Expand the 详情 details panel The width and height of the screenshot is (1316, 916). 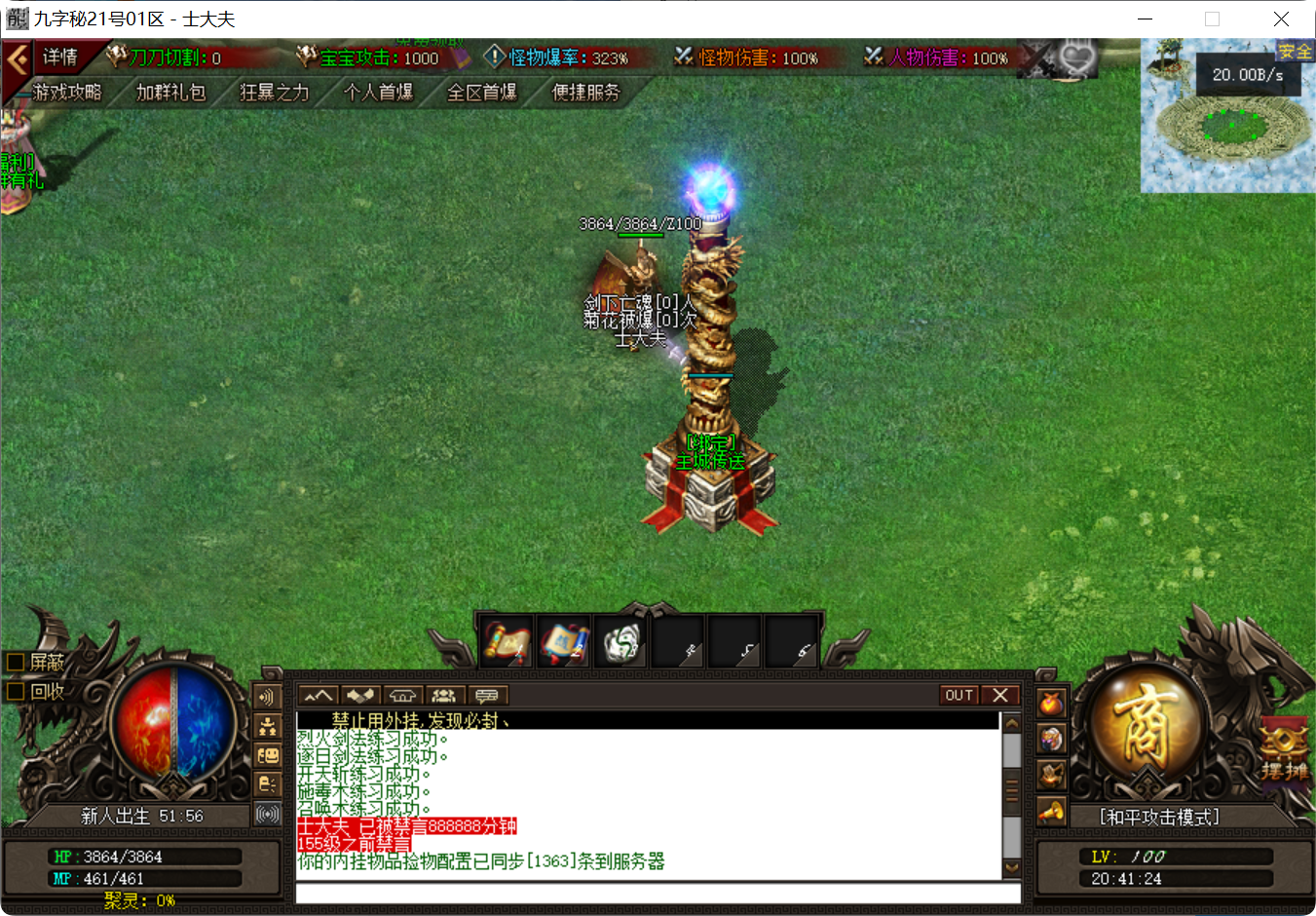click(58, 56)
